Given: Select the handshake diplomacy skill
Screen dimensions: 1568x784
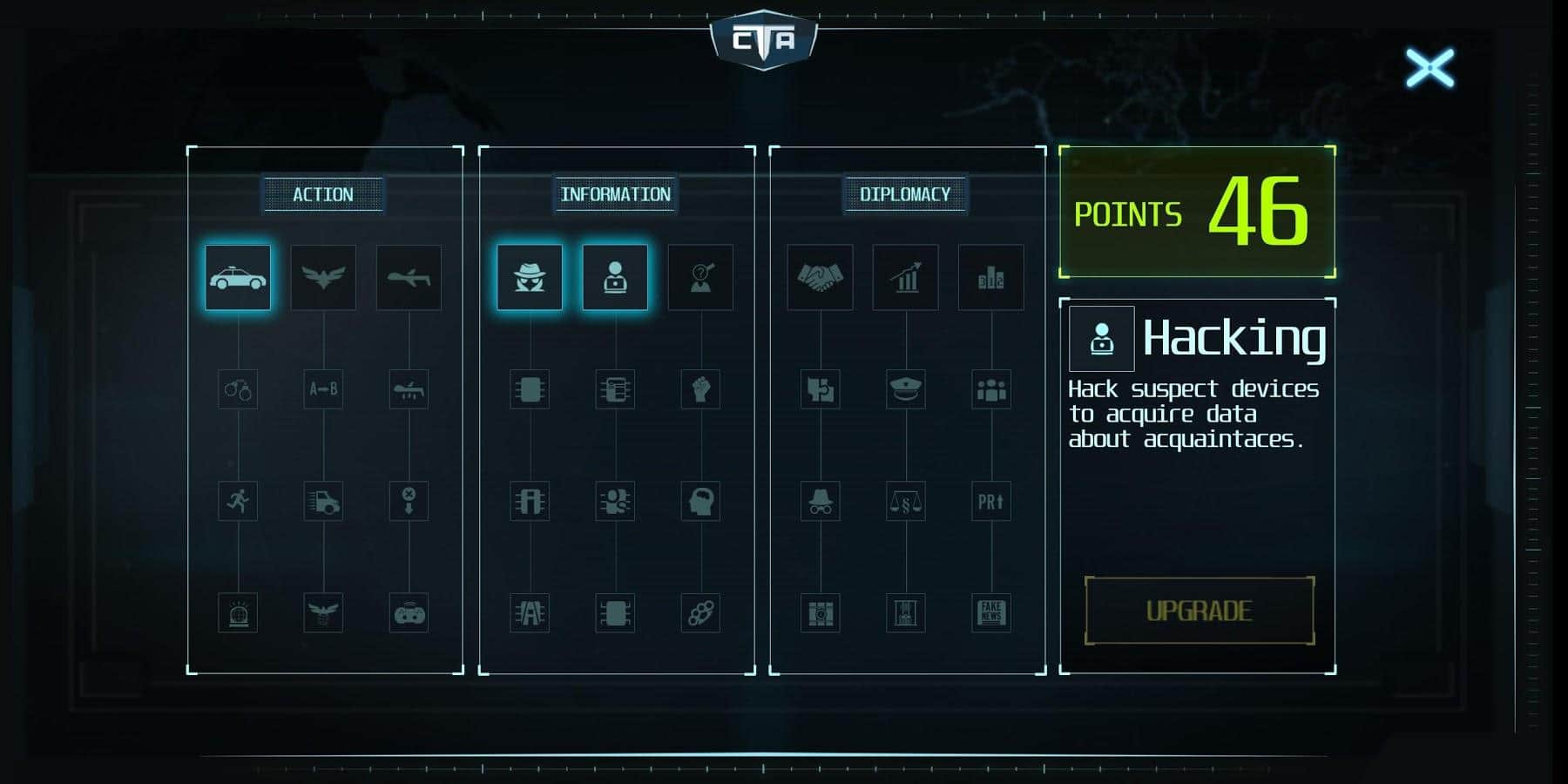Looking at the screenshot, I should (x=820, y=278).
